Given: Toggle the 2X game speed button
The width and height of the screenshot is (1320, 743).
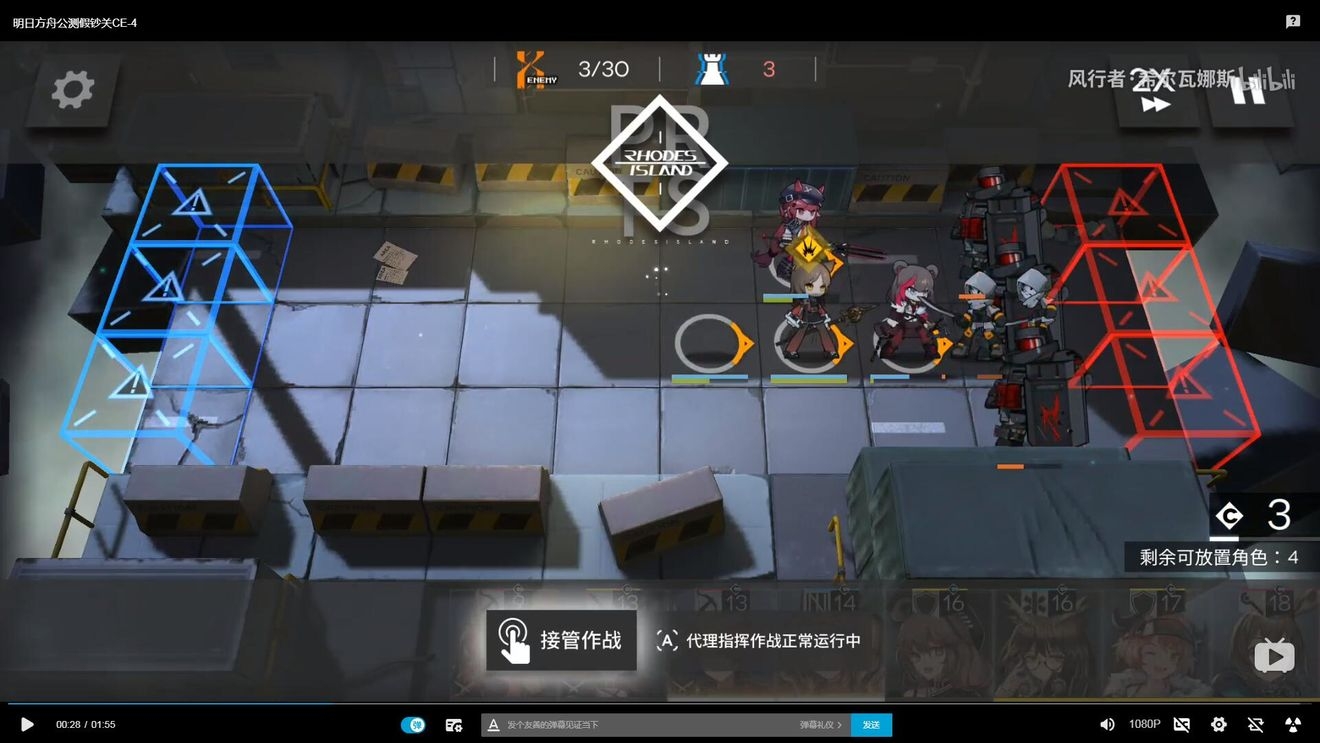Looking at the screenshot, I should point(1155,92).
